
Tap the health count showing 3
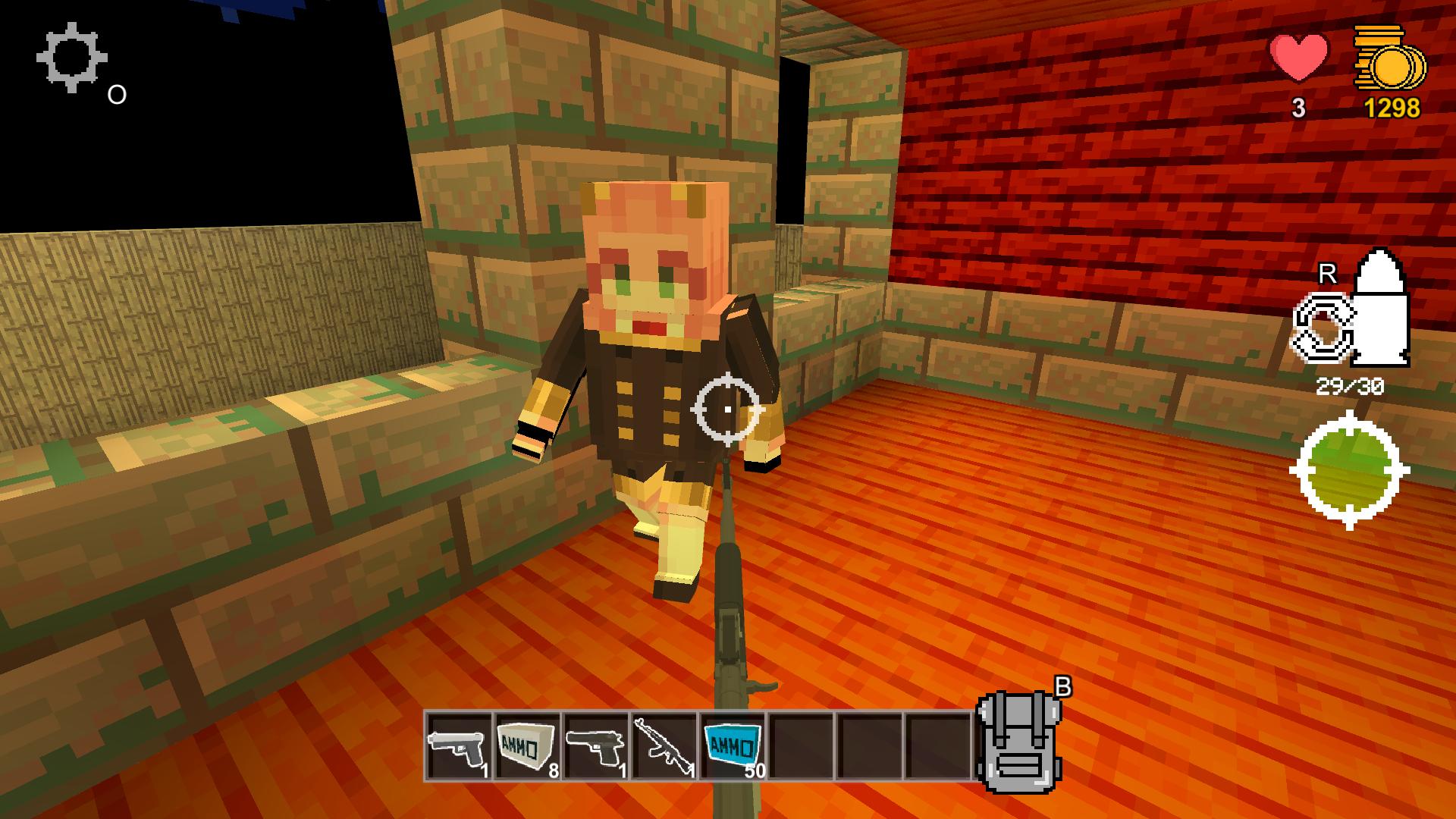click(x=1298, y=108)
